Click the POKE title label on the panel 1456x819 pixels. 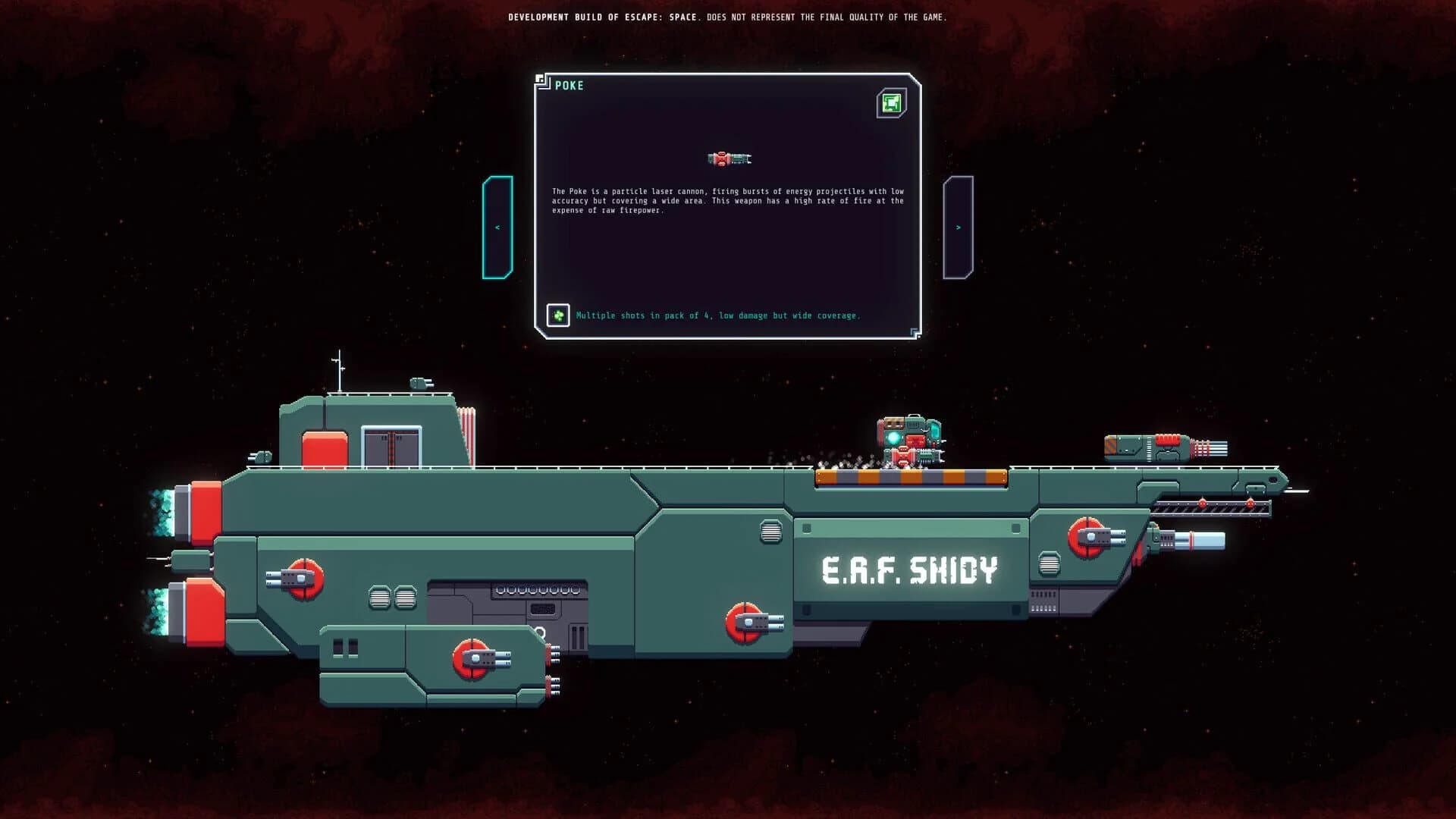(x=567, y=86)
